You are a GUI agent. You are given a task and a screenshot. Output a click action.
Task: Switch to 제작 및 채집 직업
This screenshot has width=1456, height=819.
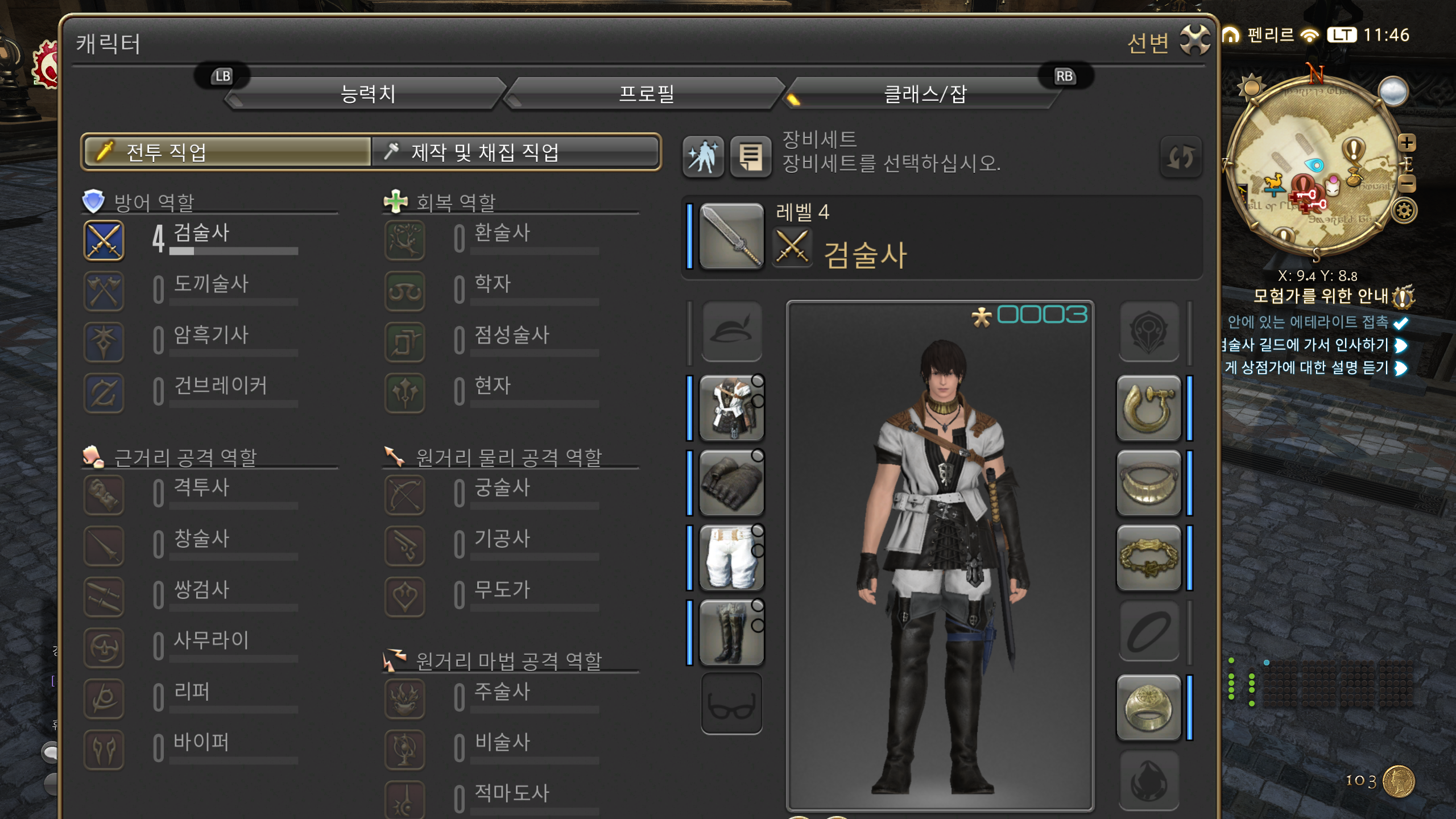tap(515, 152)
